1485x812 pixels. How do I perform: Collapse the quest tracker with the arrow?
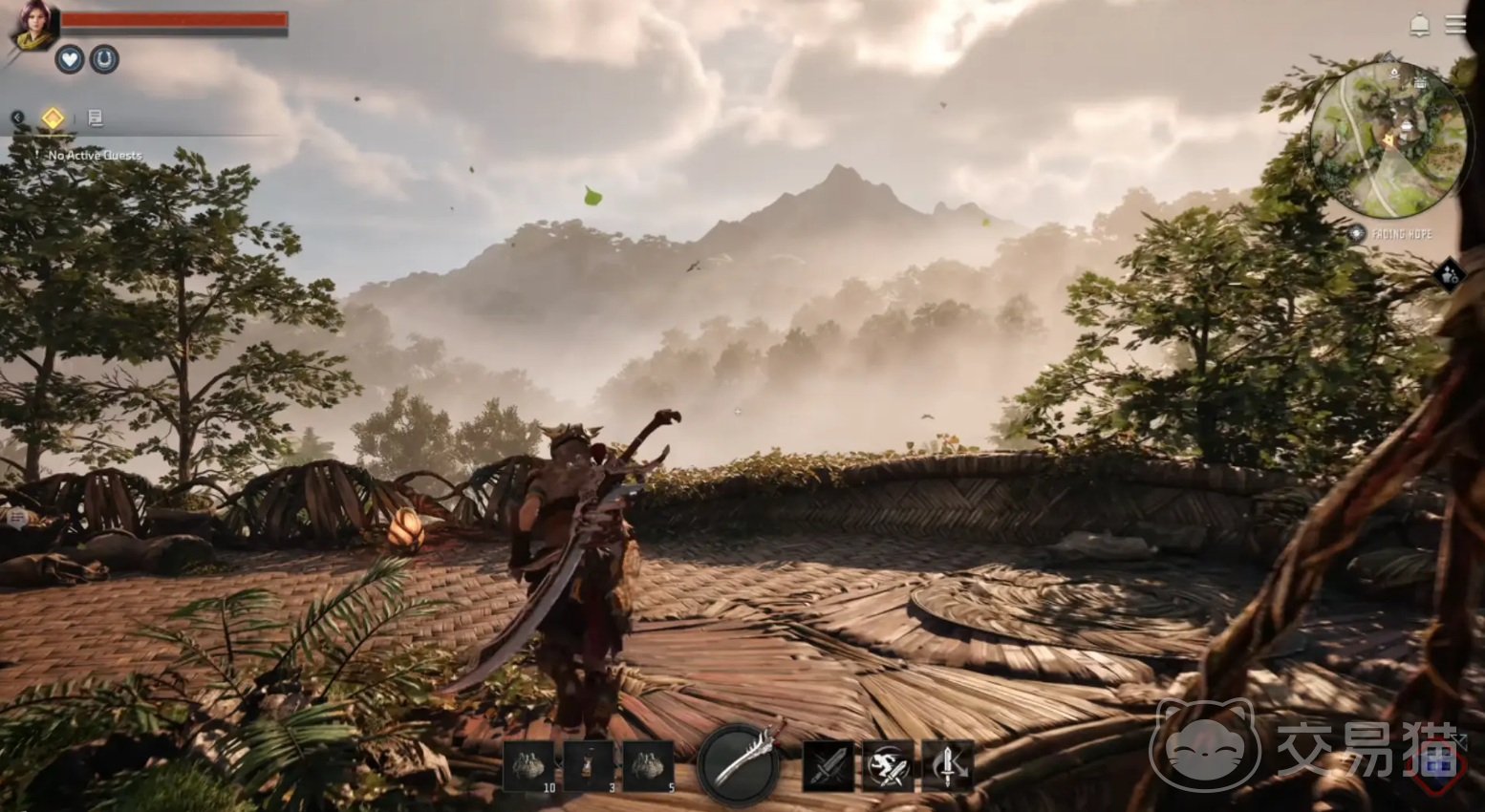click(x=17, y=118)
